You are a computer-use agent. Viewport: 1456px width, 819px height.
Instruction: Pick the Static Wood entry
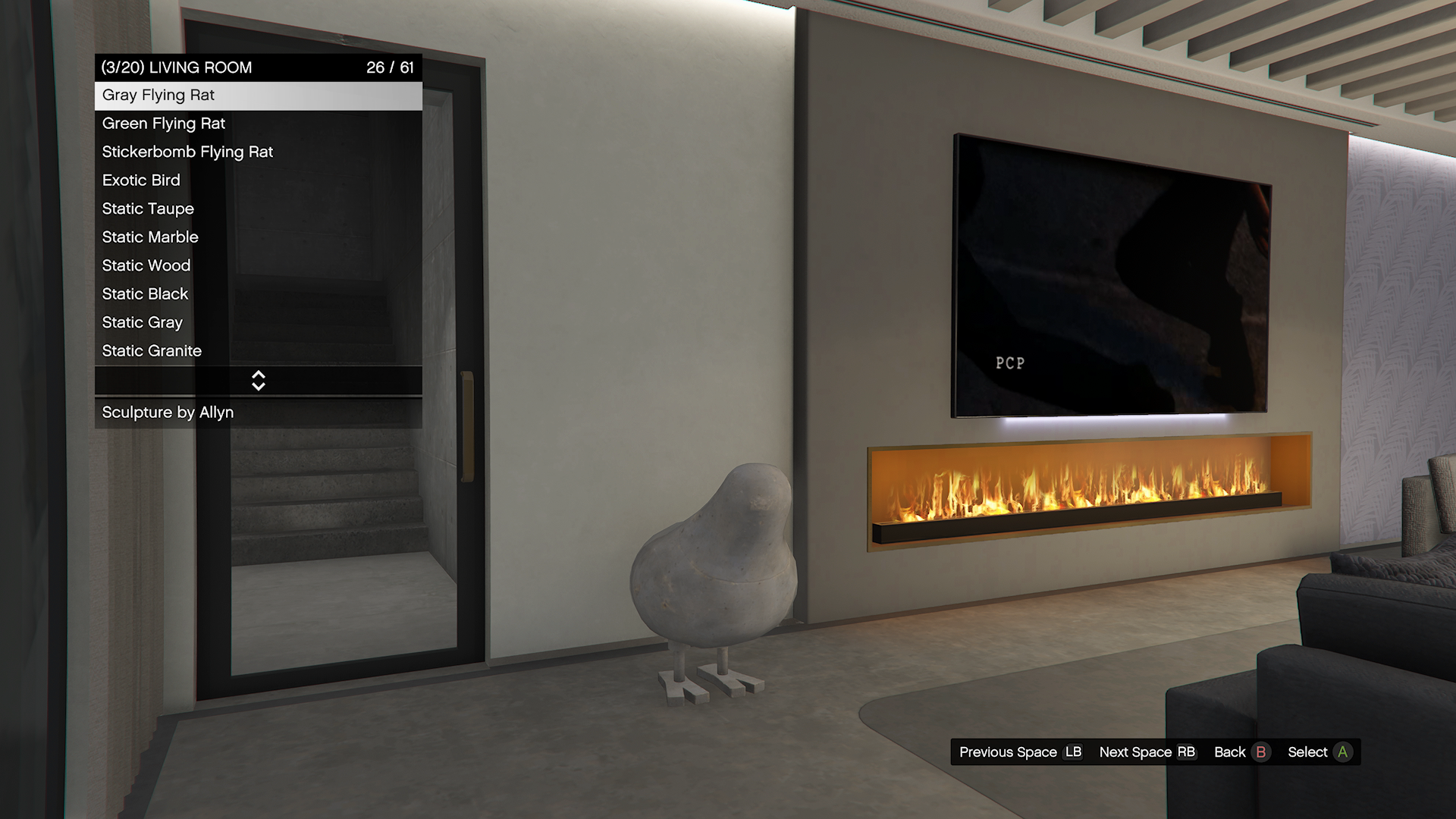pos(258,266)
